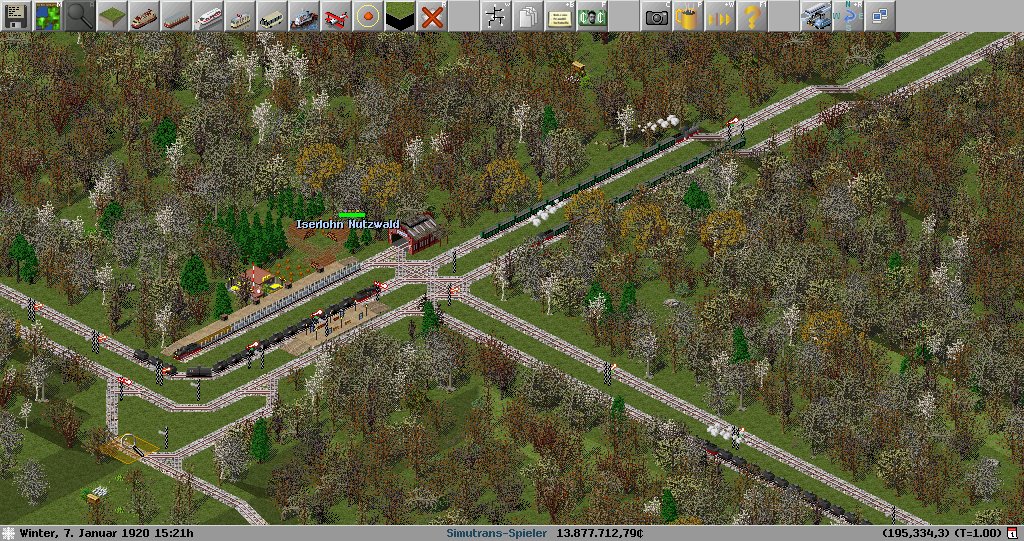This screenshot has height=541, width=1024.
Task: Open the red airplane aviation tools
Action: tap(336, 16)
